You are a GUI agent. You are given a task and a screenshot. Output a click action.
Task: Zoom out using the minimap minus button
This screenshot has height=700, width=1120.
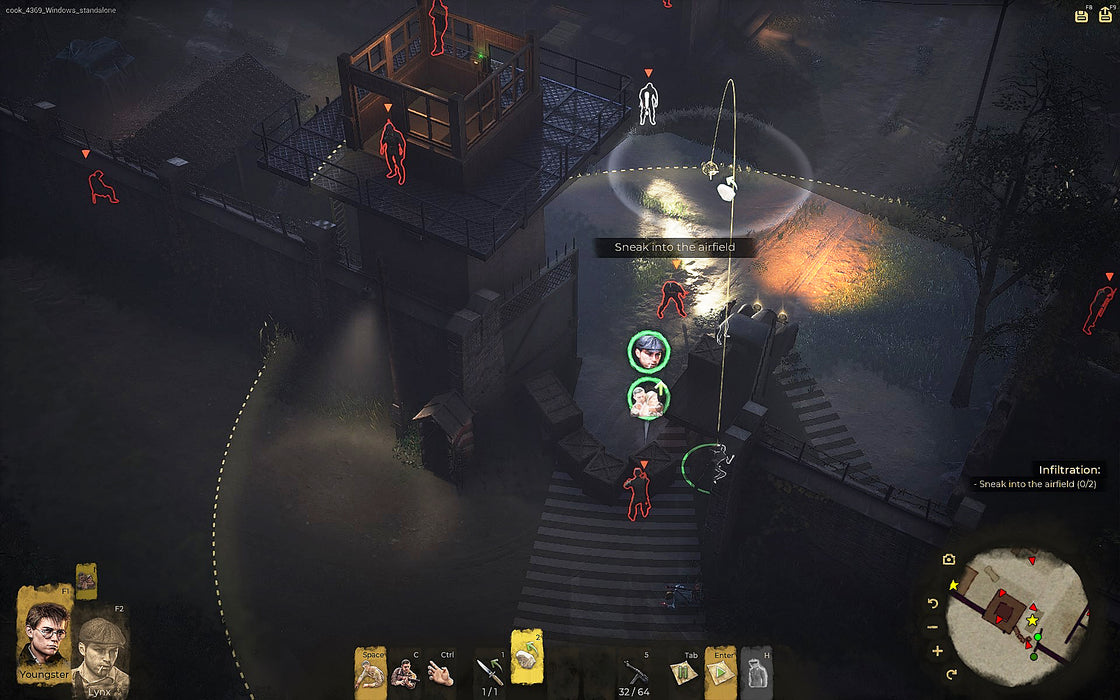pos(933,627)
